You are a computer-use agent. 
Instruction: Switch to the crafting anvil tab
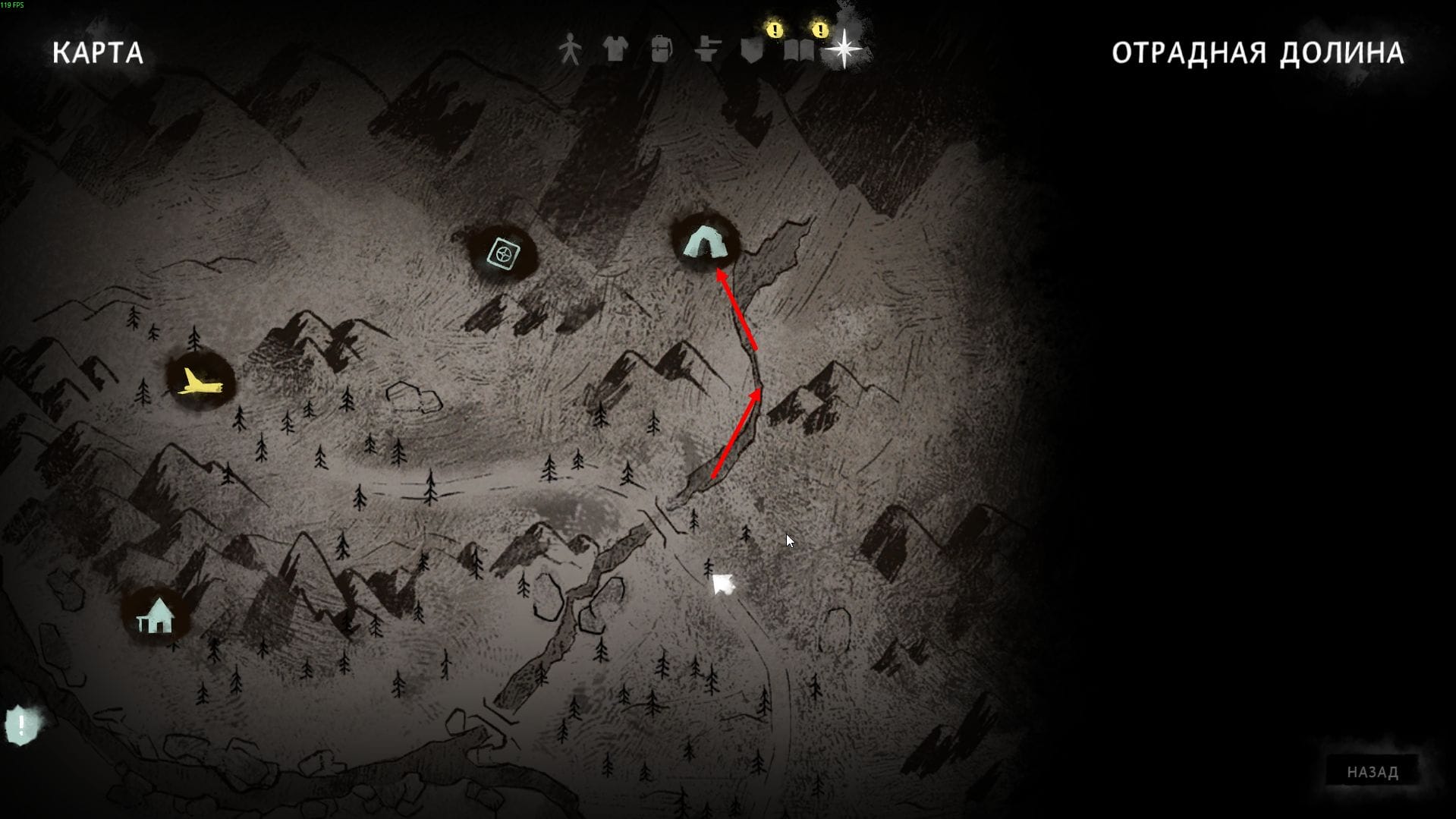click(707, 50)
